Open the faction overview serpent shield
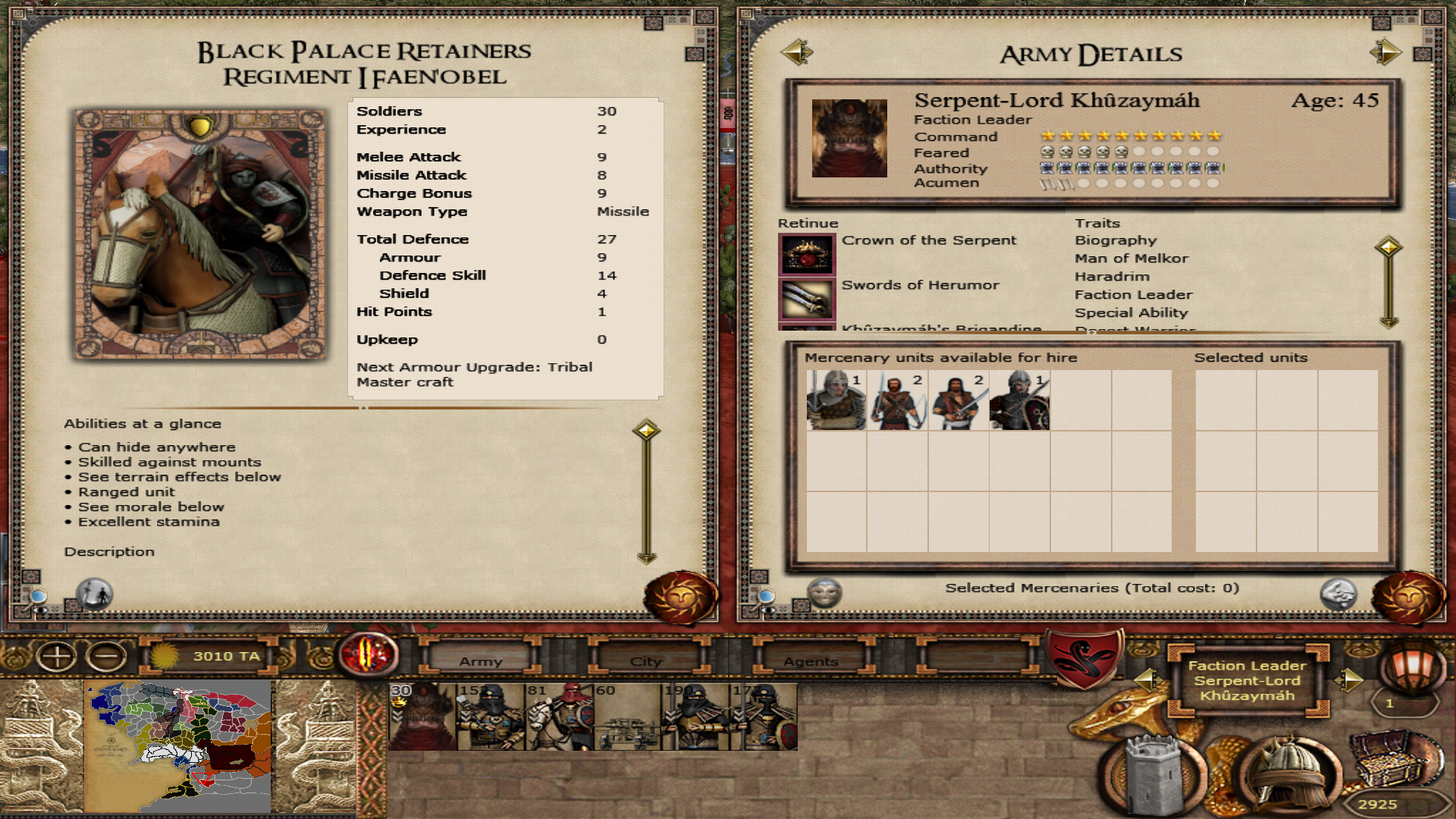Screen dimensions: 1456x819 (x=1084, y=657)
